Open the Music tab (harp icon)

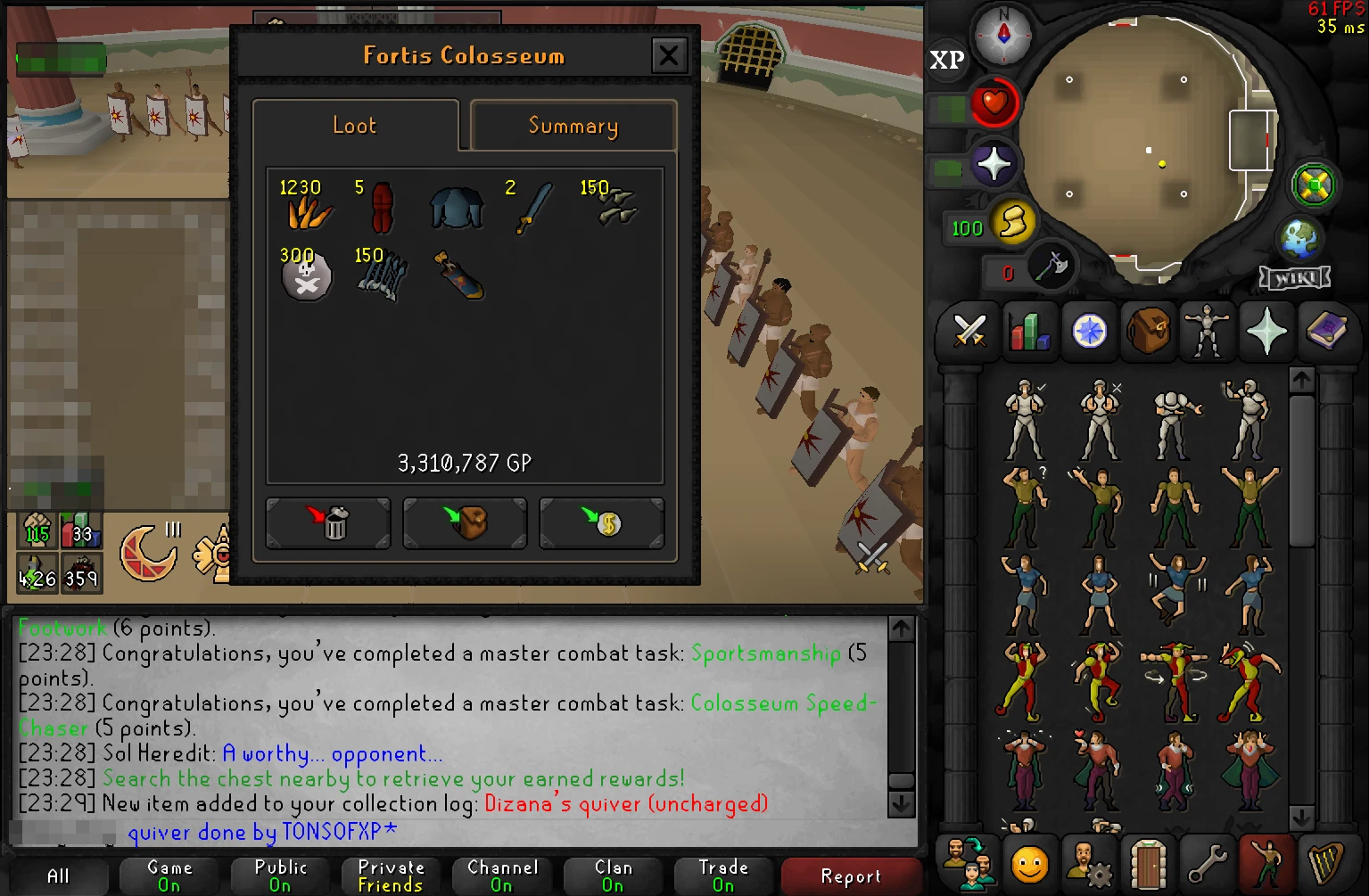pyautogui.click(x=1326, y=862)
